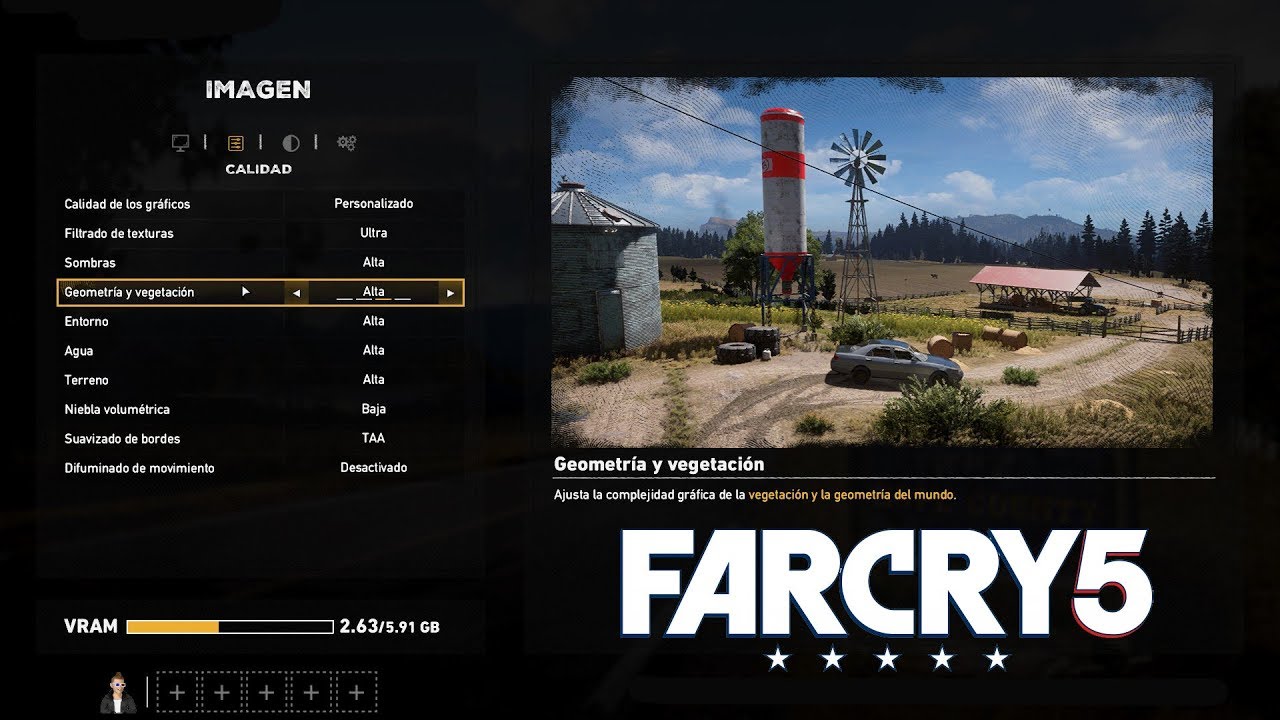
Task: Select the Sombras setting row
Action: pyautogui.click(x=260, y=263)
